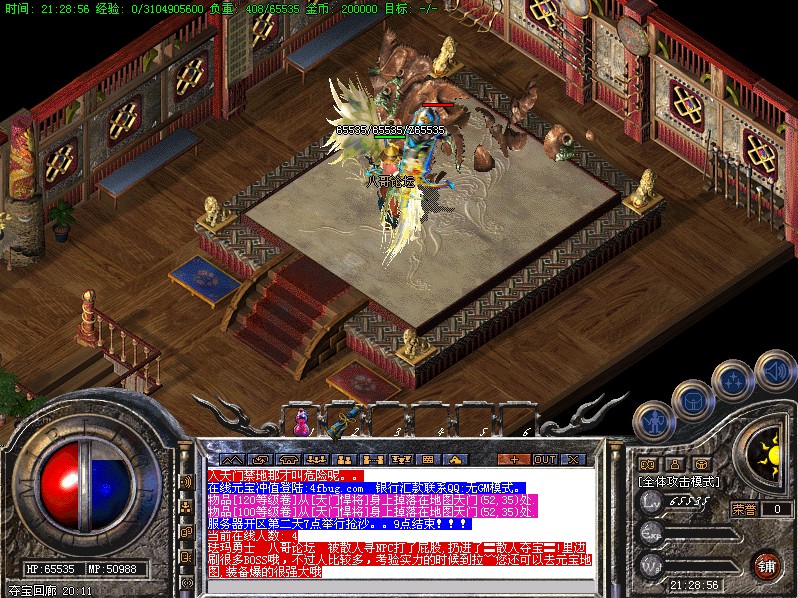Click the chat text input line
798x598 pixels.
(x=400, y=584)
